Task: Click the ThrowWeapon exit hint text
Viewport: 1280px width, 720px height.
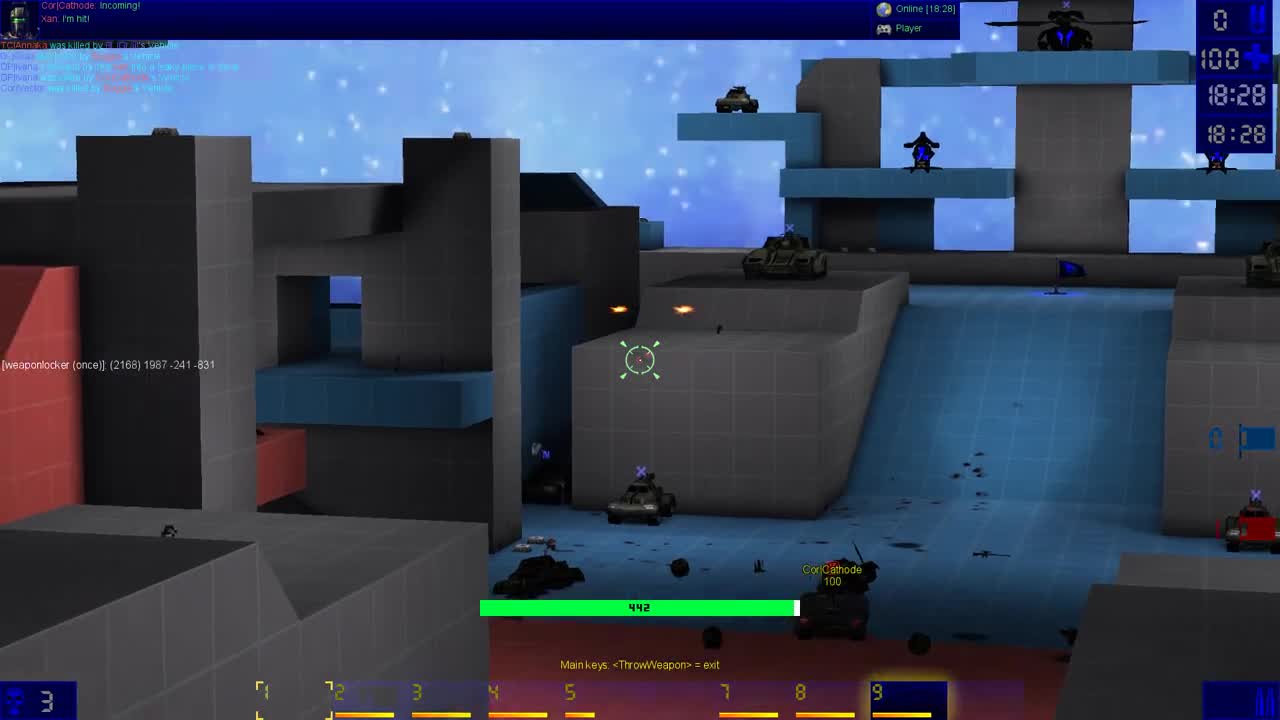Action: click(640, 664)
